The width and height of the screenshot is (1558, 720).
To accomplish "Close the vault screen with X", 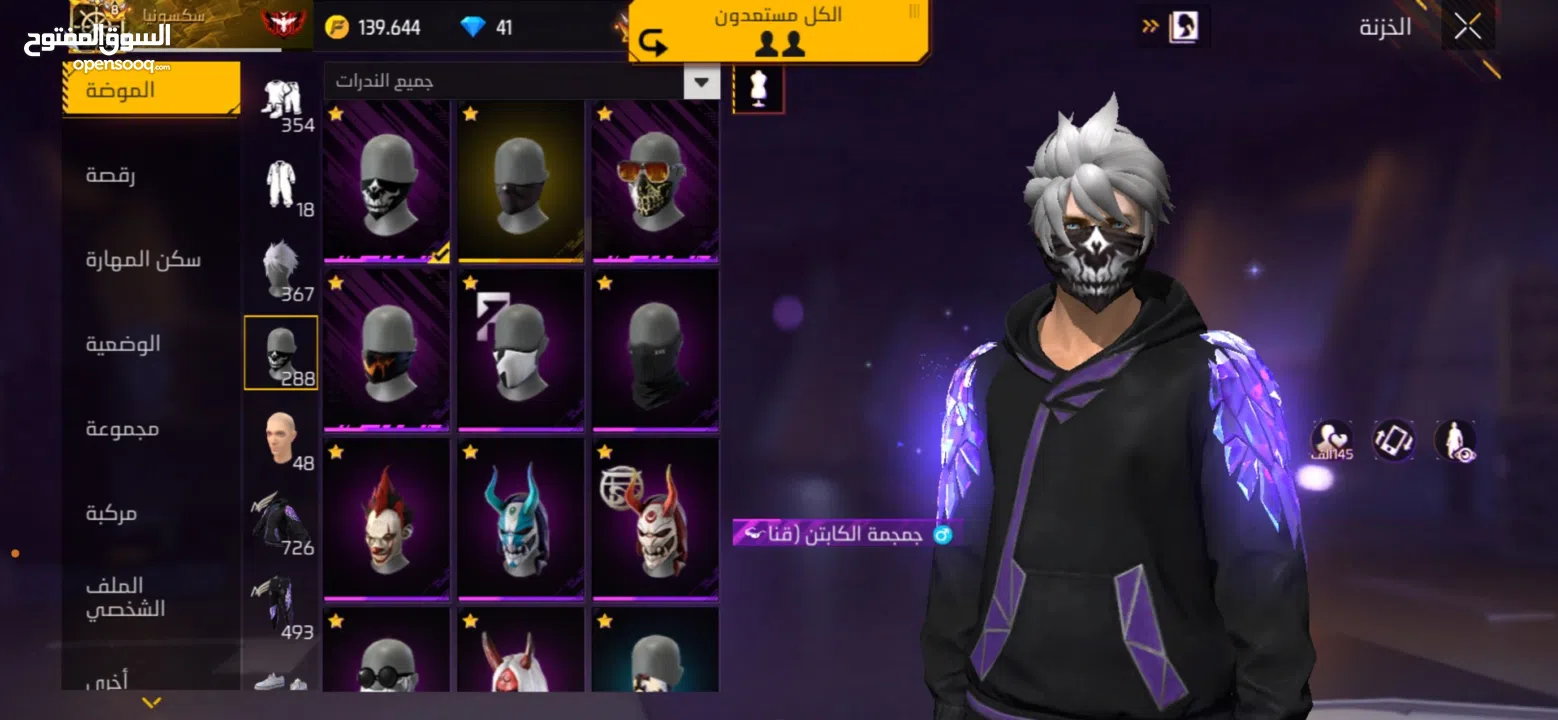I will coord(1467,27).
